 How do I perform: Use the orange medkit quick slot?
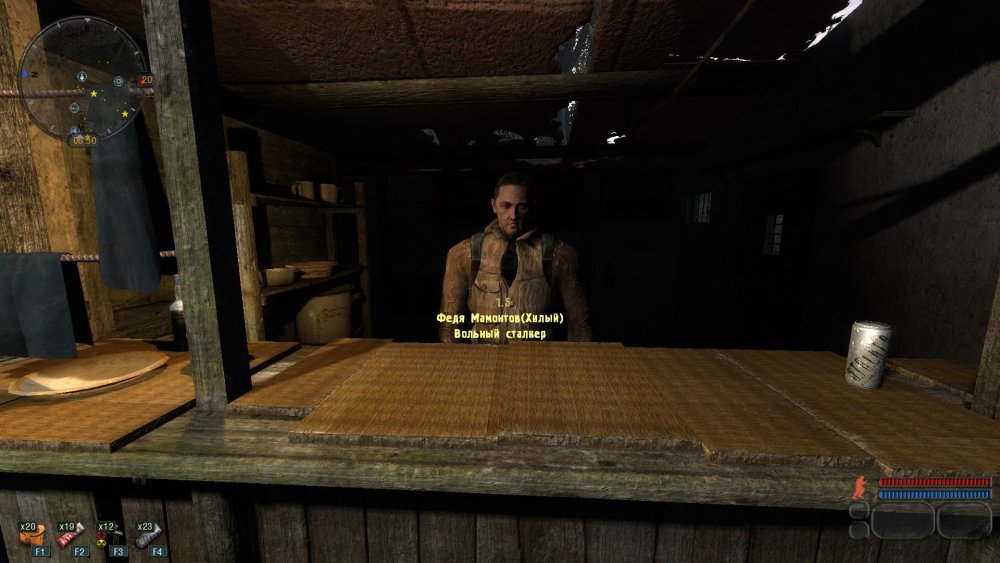33,538
